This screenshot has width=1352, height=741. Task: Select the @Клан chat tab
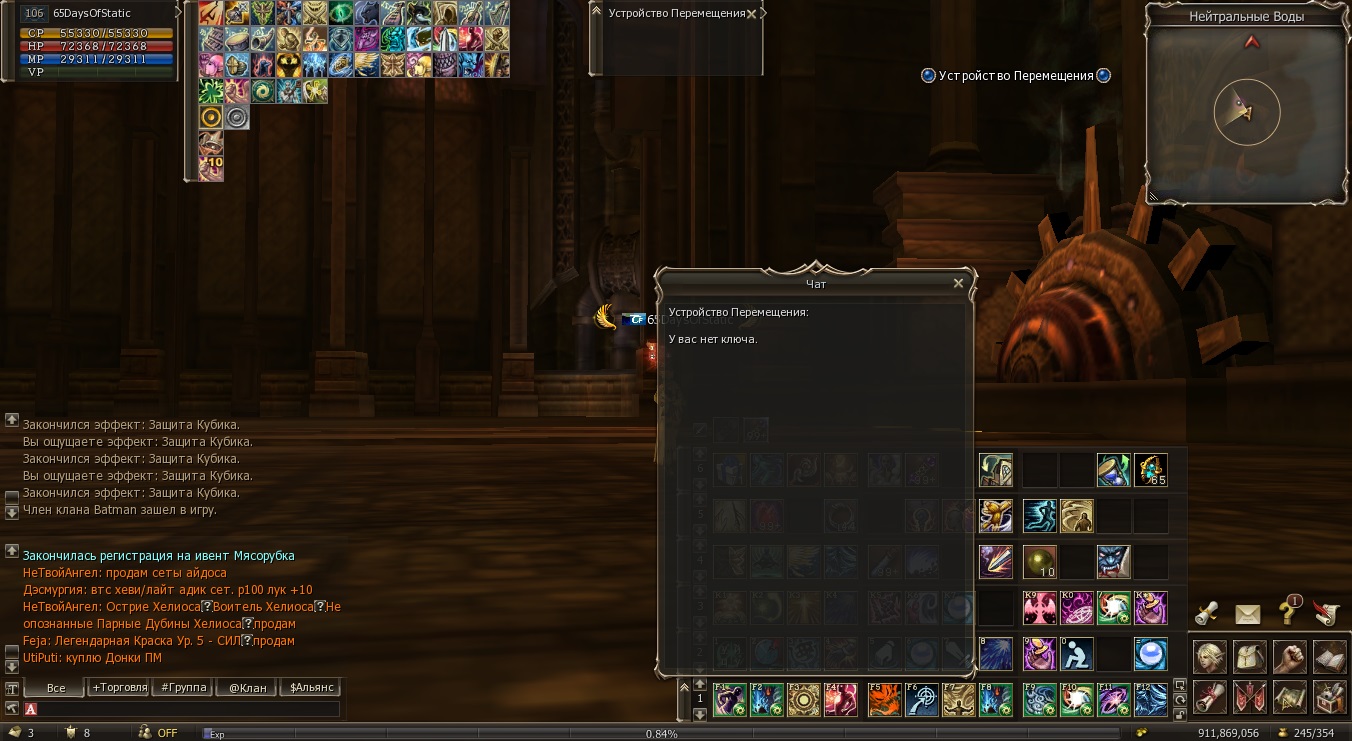click(x=247, y=688)
